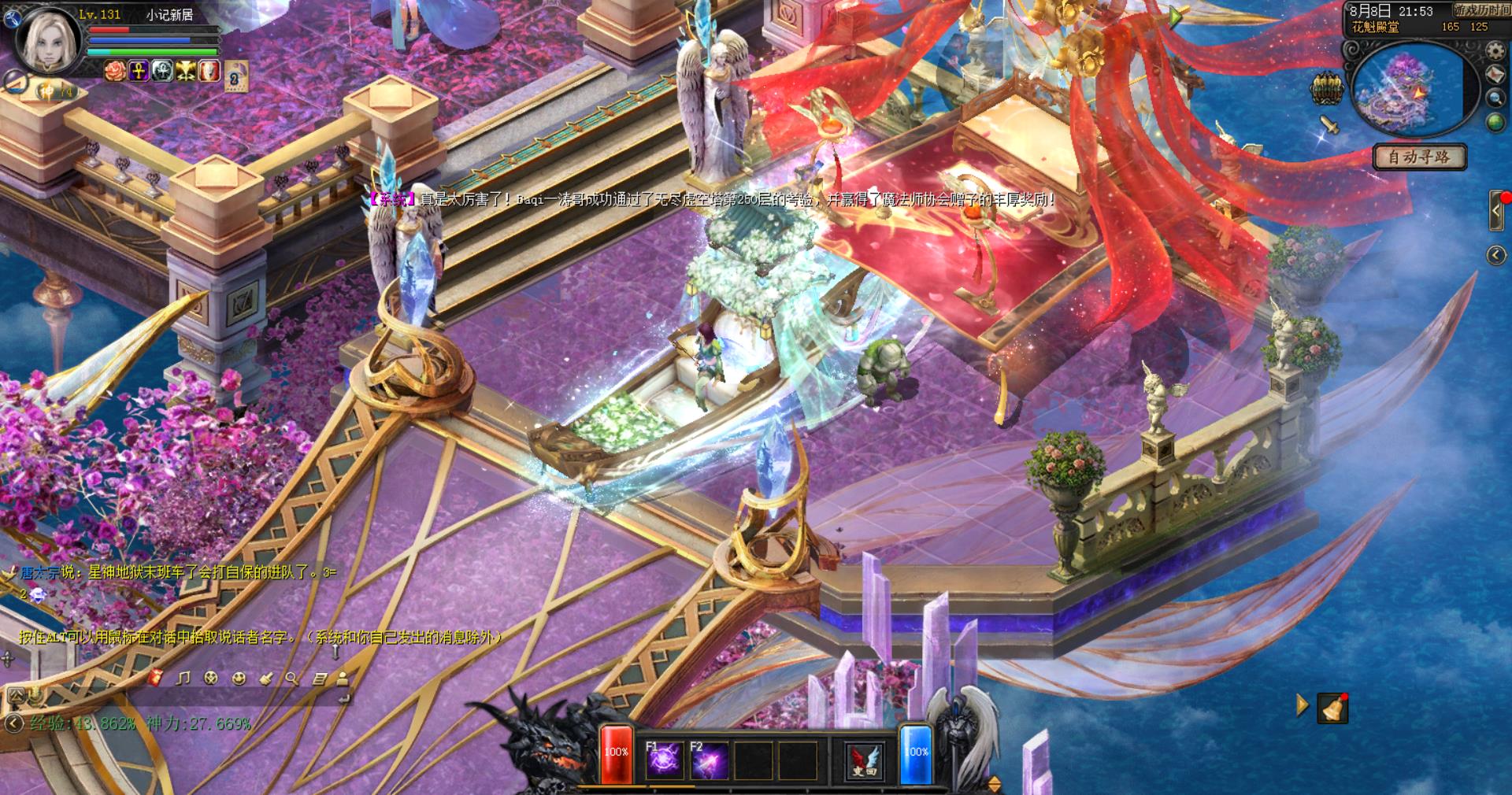This screenshot has width=1512, height=795.
Task: Open the 游戏历时间 button
Action: click(1481, 10)
